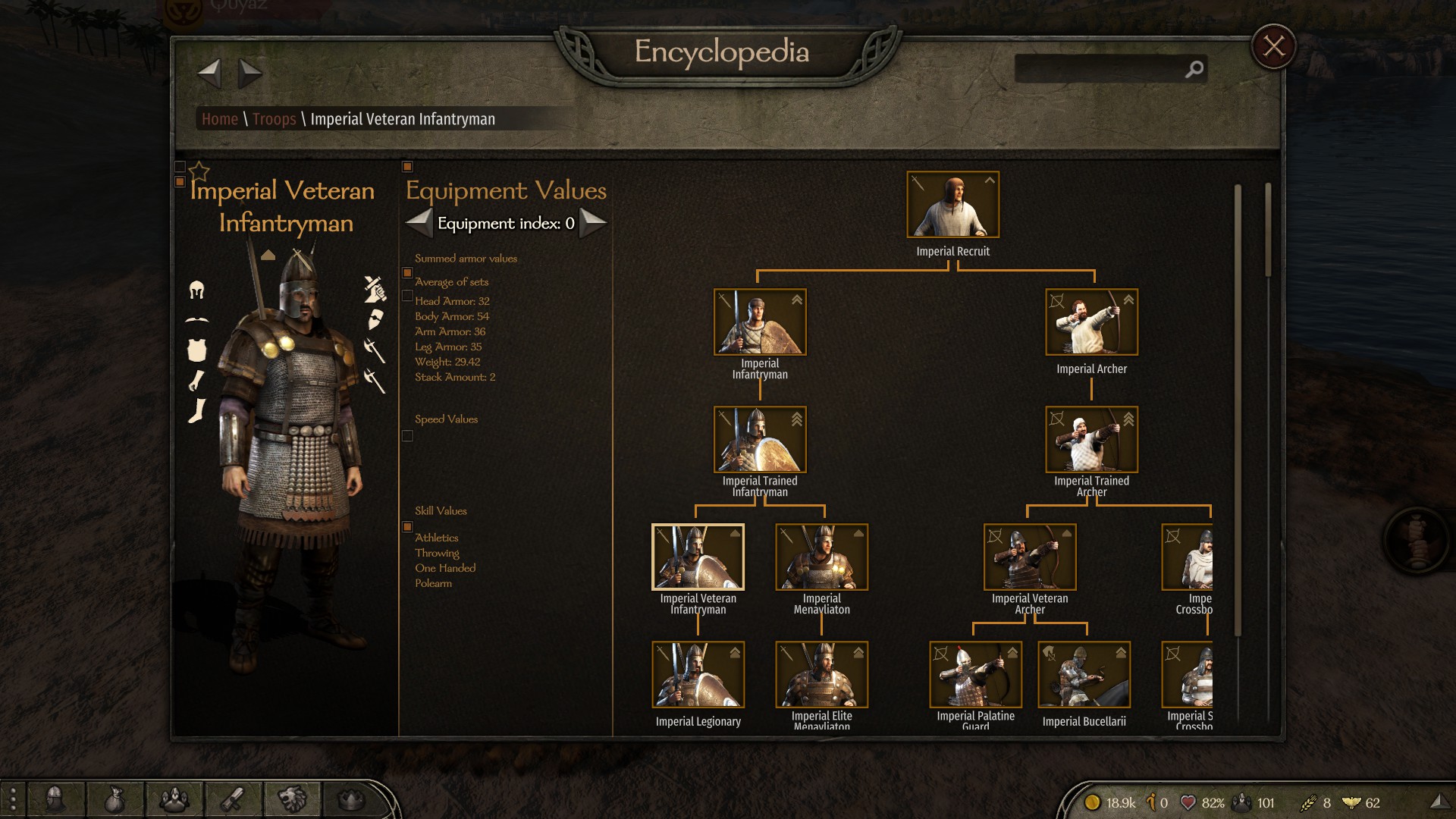
Task: Open the Imperial Archer troop entry
Action: click(x=1091, y=322)
